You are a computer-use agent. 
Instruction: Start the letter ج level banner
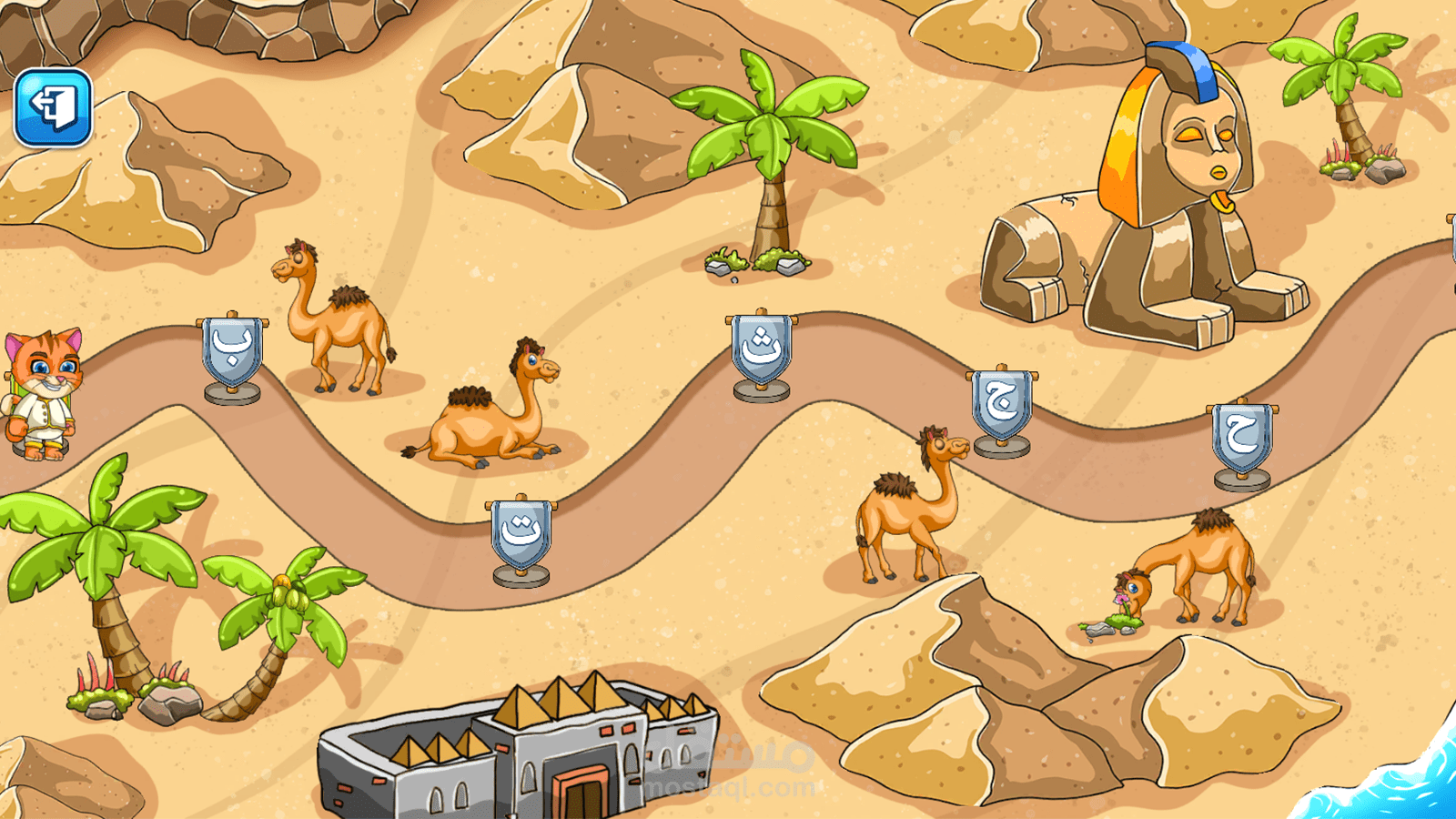coord(1001,404)
